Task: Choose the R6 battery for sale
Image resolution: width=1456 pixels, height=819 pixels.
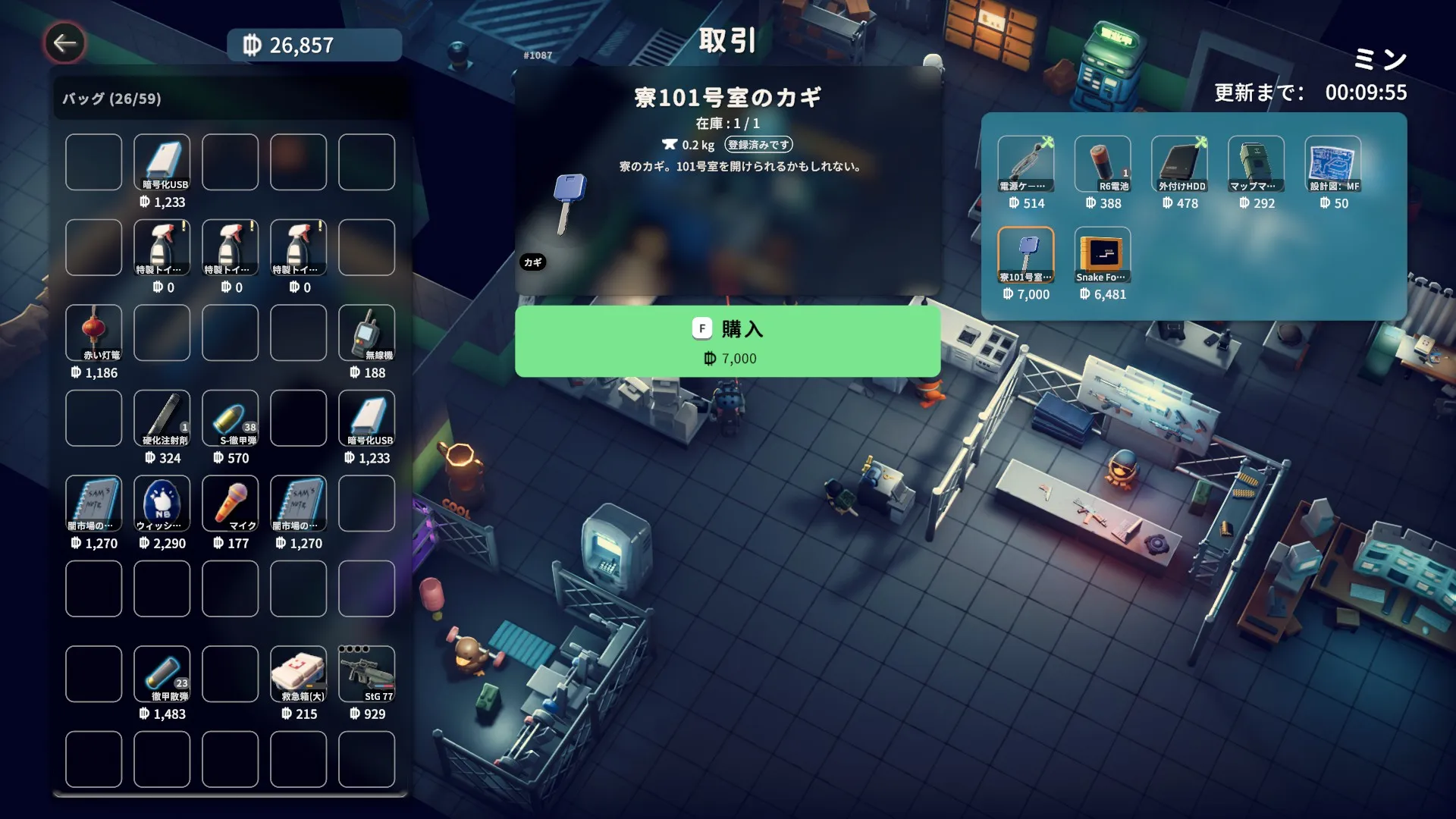Action: (1102, 164)
